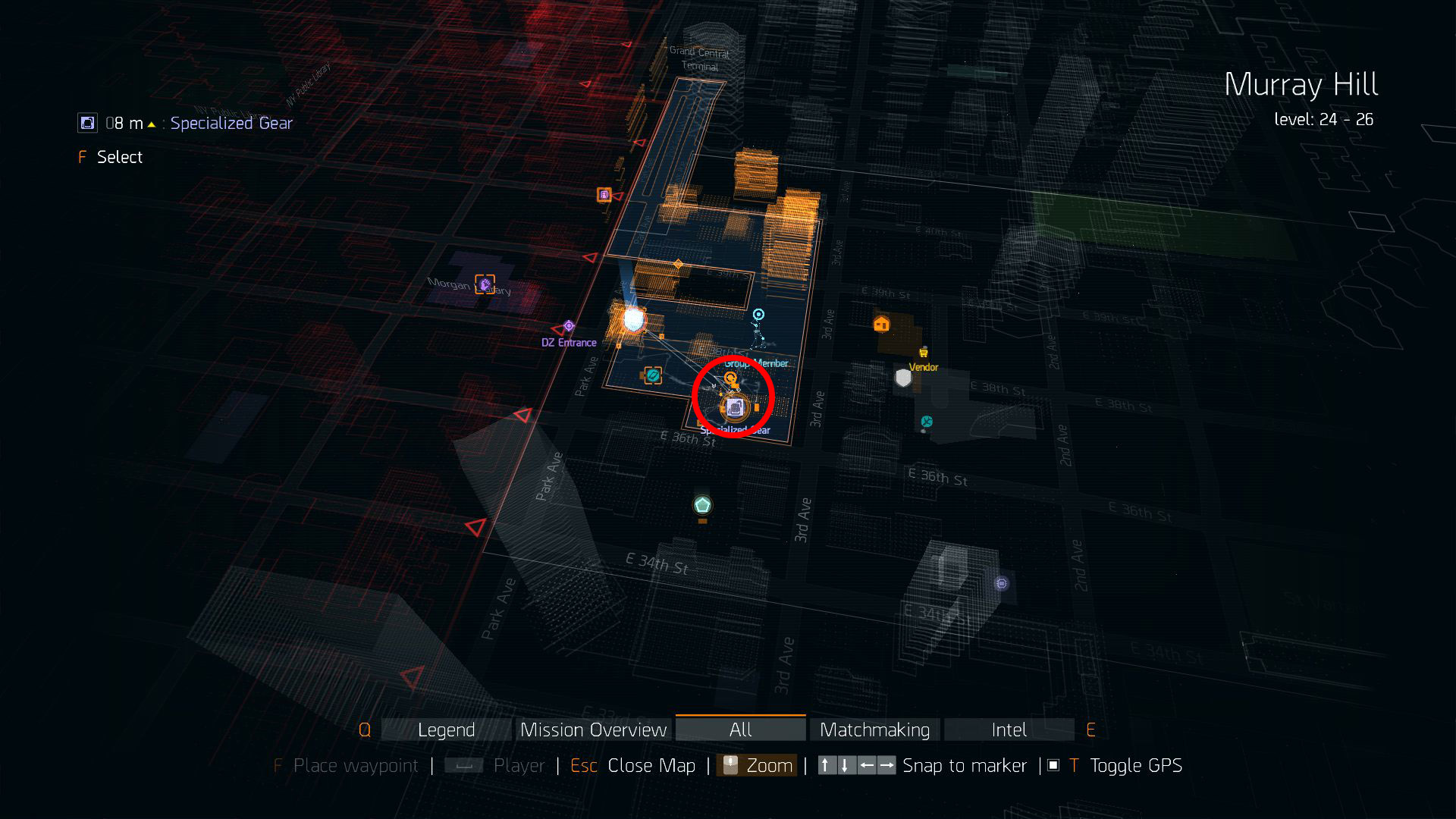Click the Zoom control

(x=768, y=766)
